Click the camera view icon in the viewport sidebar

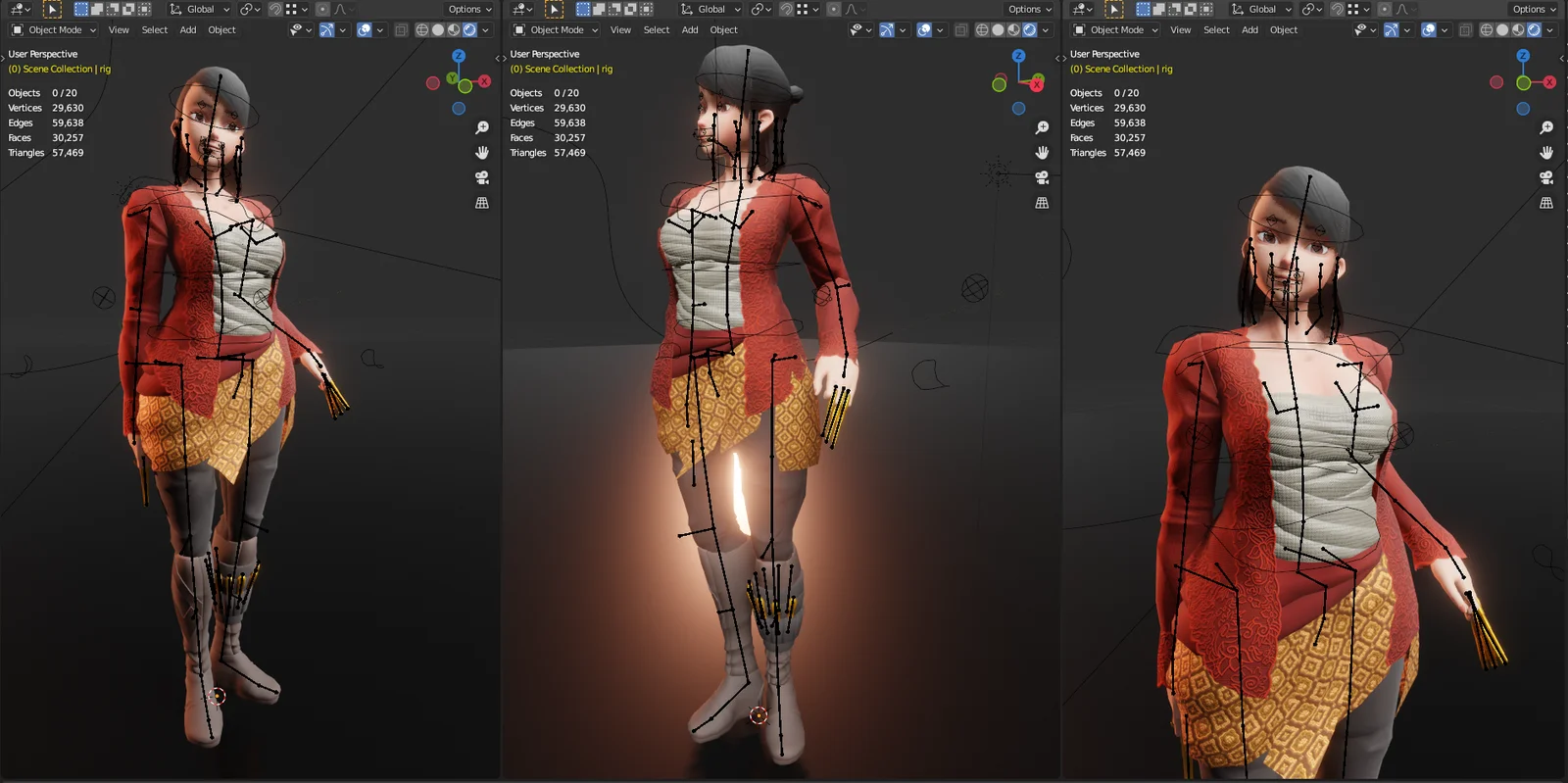coord(481,177)
